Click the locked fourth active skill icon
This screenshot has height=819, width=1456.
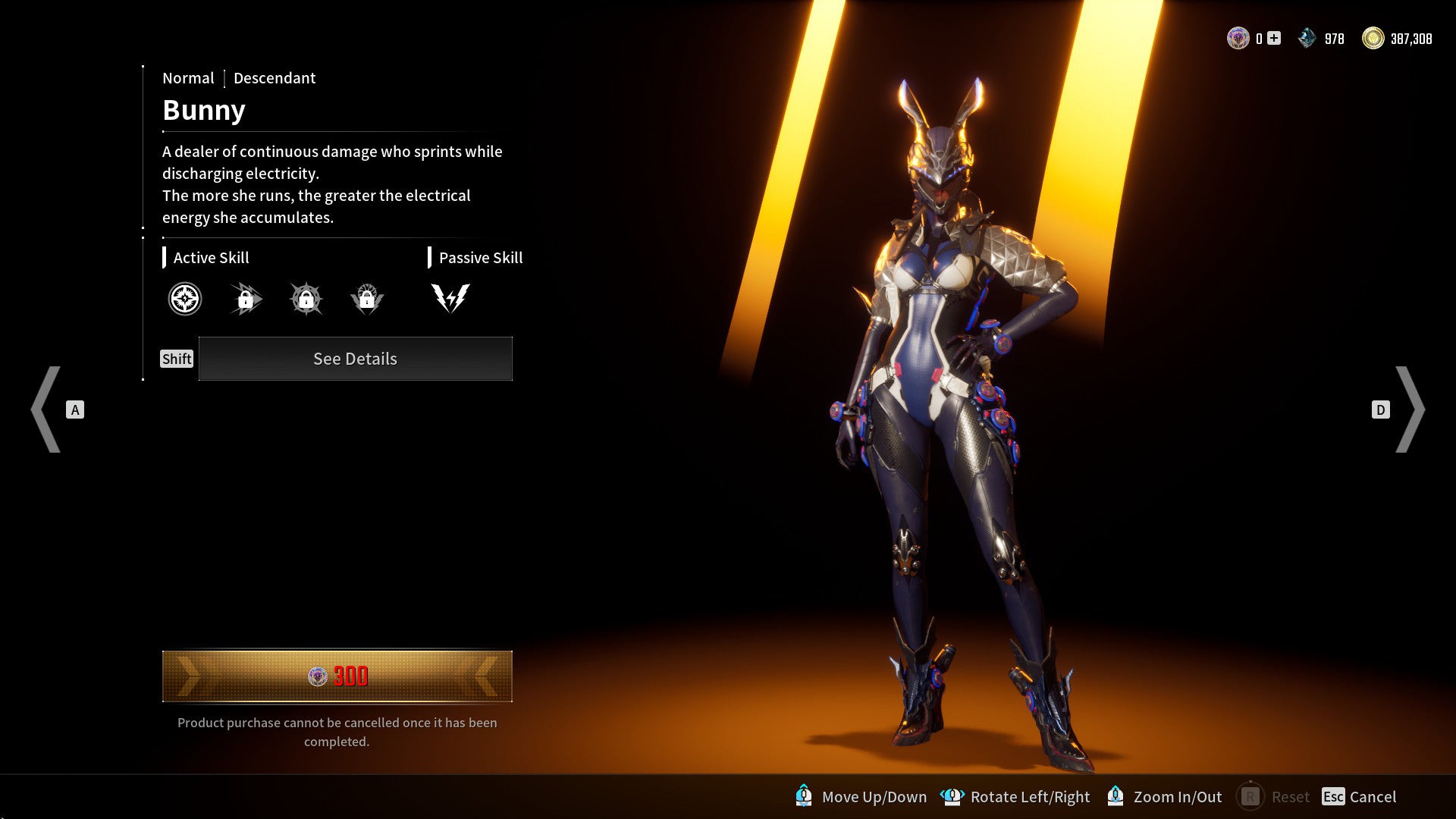click(x=368, y=299)
